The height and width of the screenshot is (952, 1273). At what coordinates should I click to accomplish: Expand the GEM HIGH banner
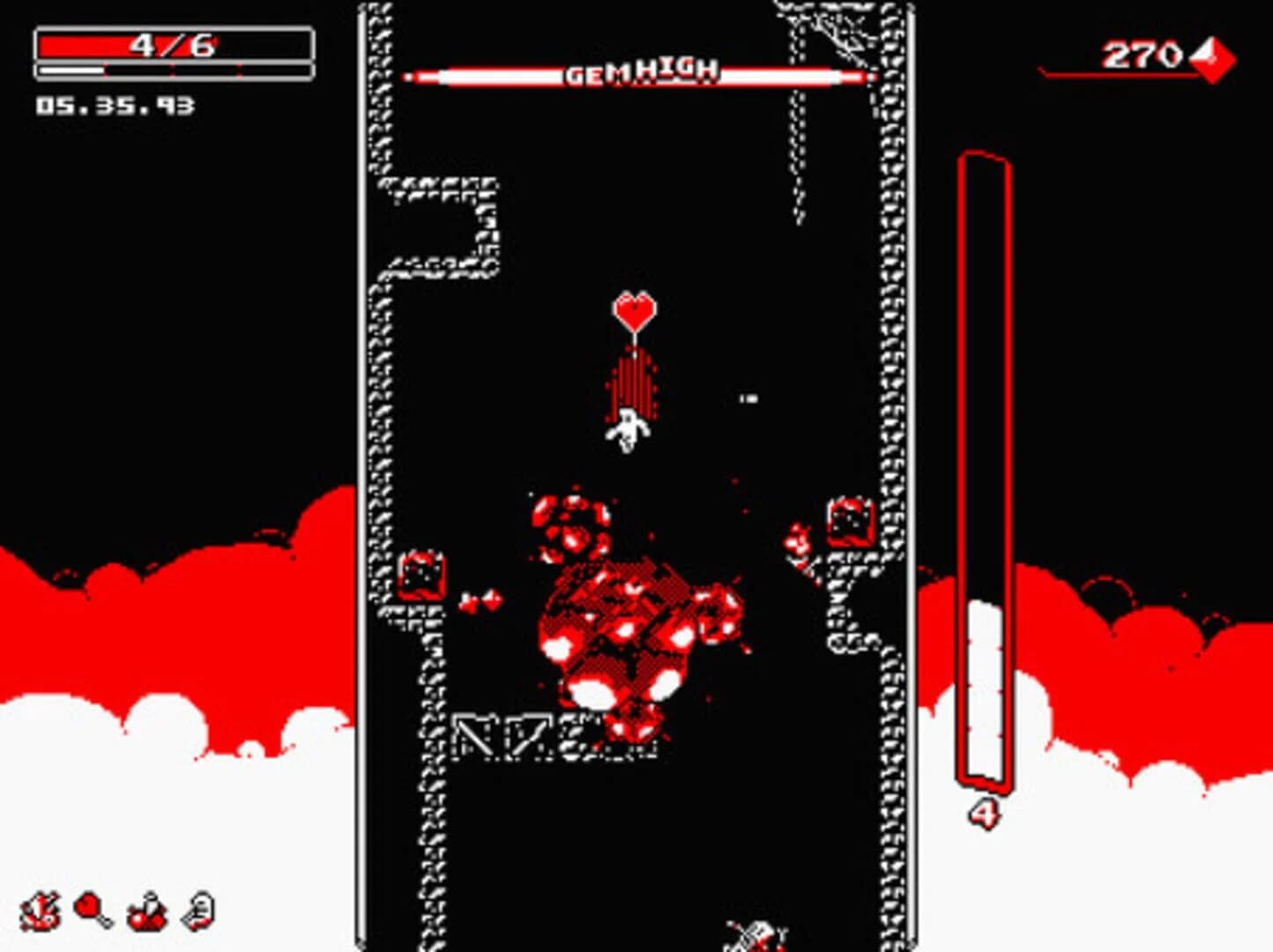click(639, 75)
